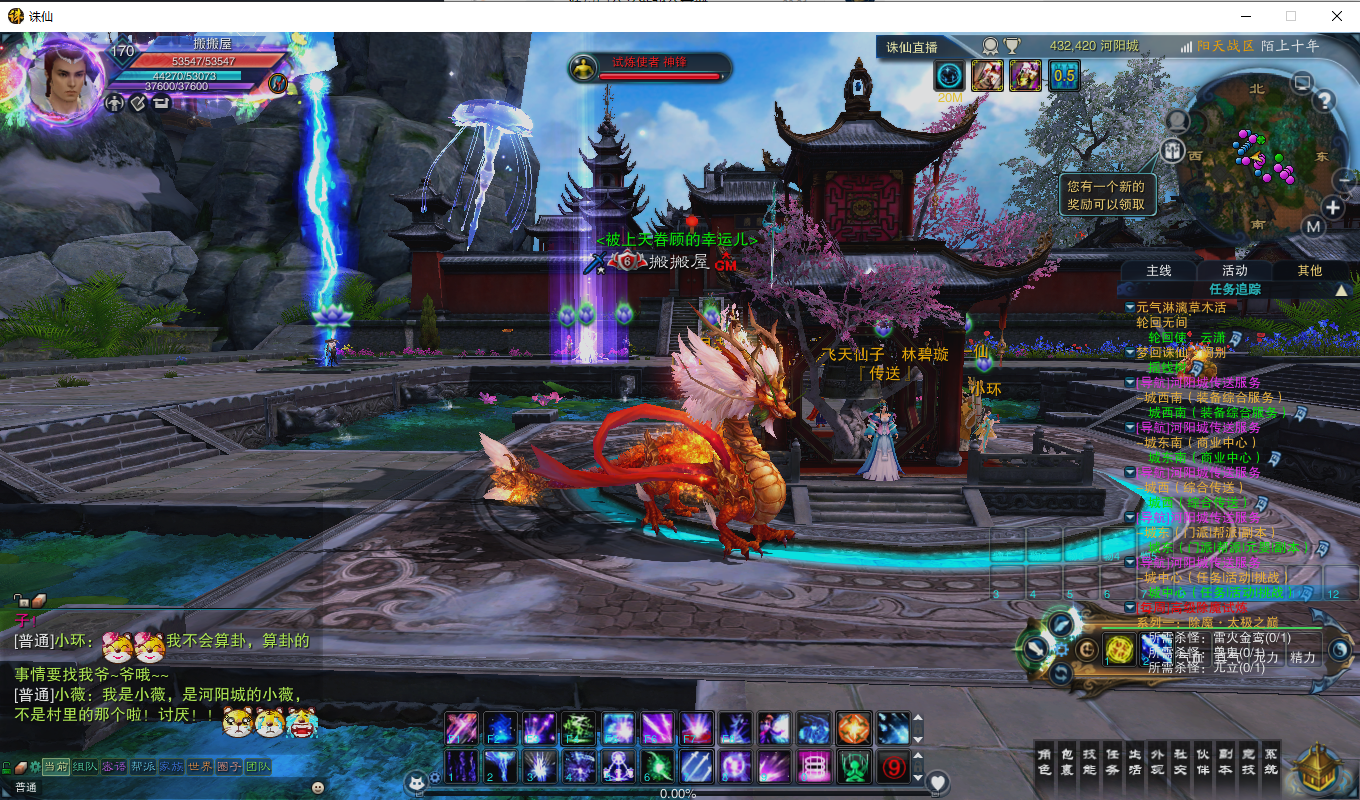Zoom in the minimap with plus button
Image resolution: width=1360 pixels, height=800 pixels.
tap(1333, 208)
